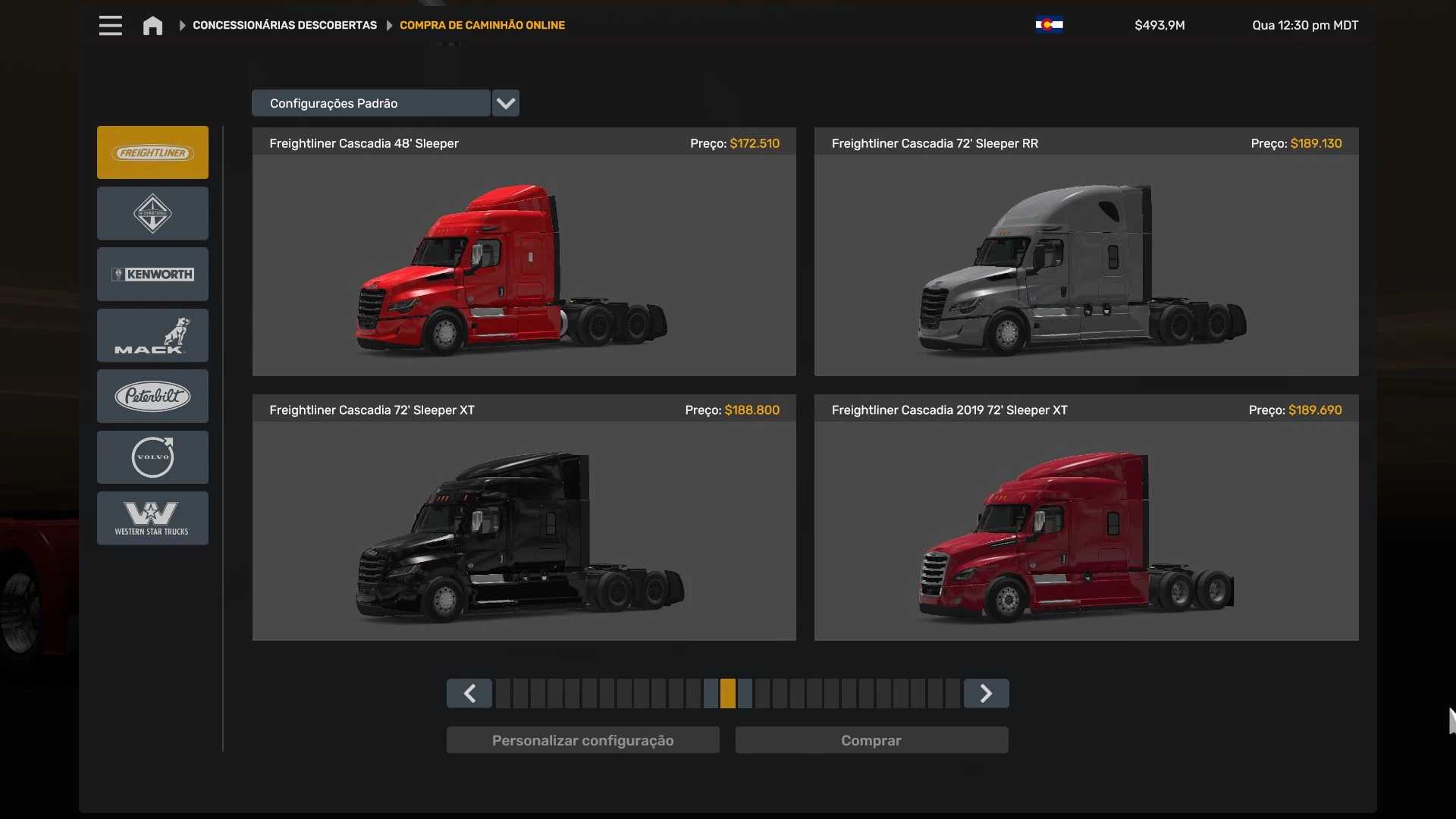This screenshot has width=1456, height=819.
Task: Show Mack trucks
Action: pyautogui.click(x=152, y=335)
